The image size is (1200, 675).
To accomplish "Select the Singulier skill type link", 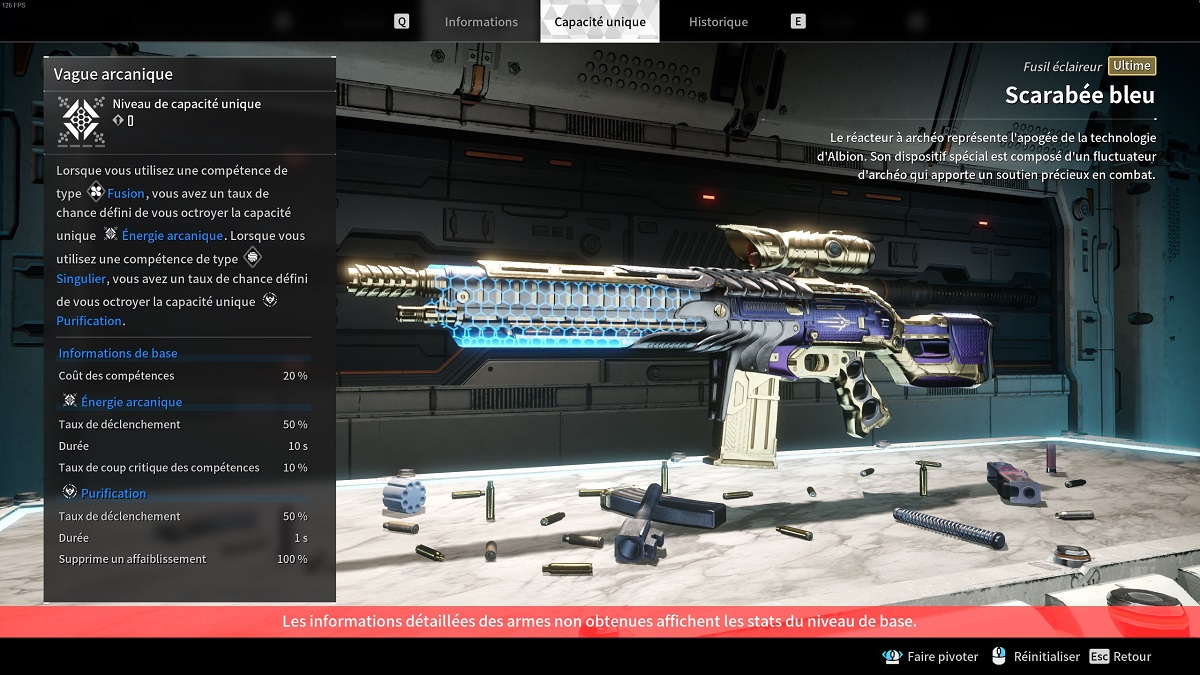I will tap(82, 279).
